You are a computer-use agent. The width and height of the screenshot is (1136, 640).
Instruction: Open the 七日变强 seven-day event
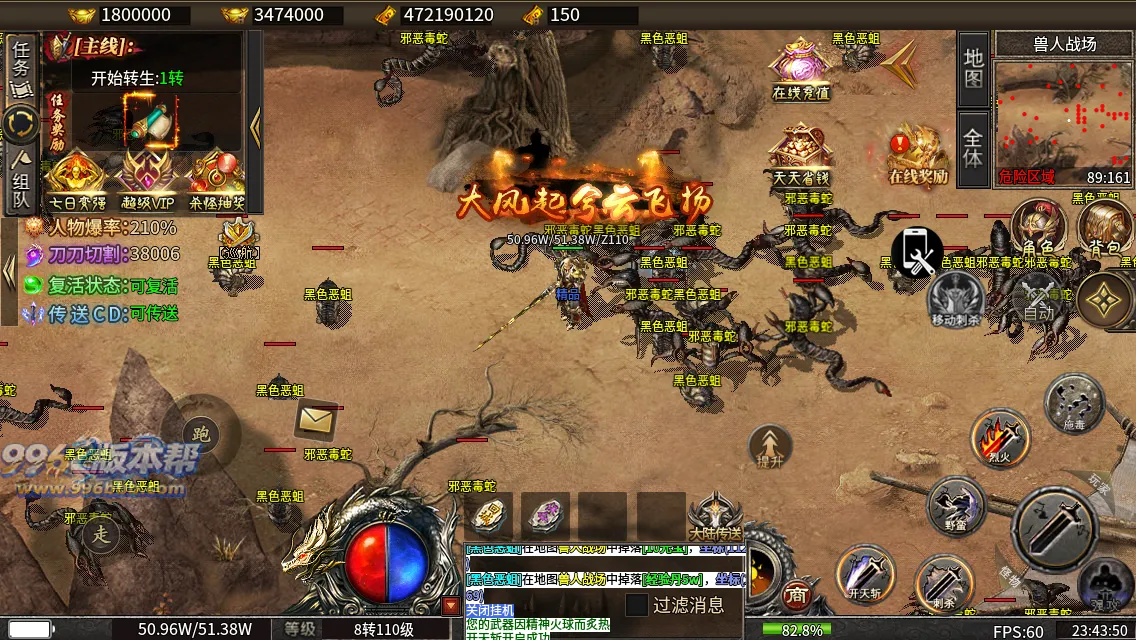click(76, 180)
